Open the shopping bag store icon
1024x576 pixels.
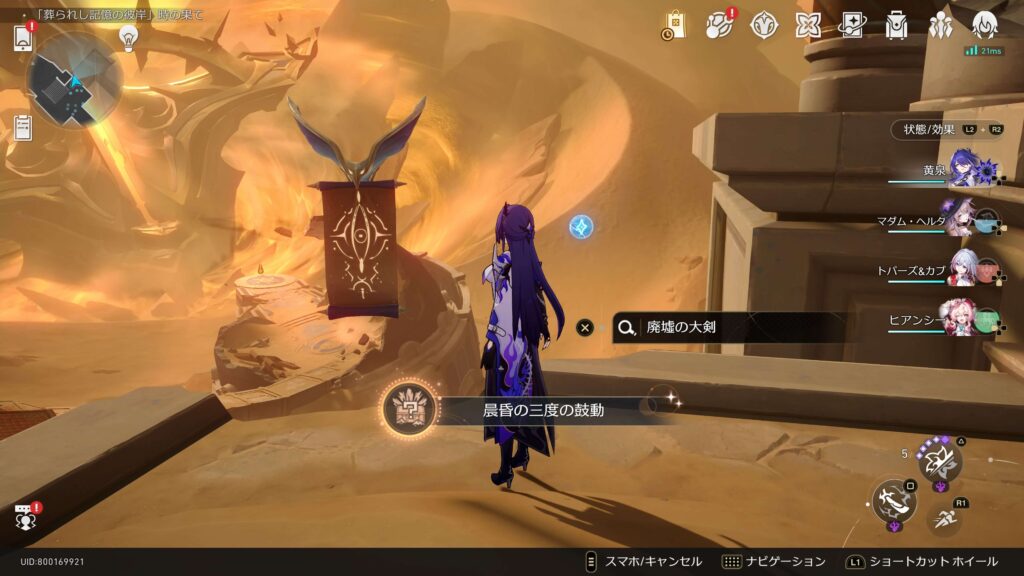(675, 25)
